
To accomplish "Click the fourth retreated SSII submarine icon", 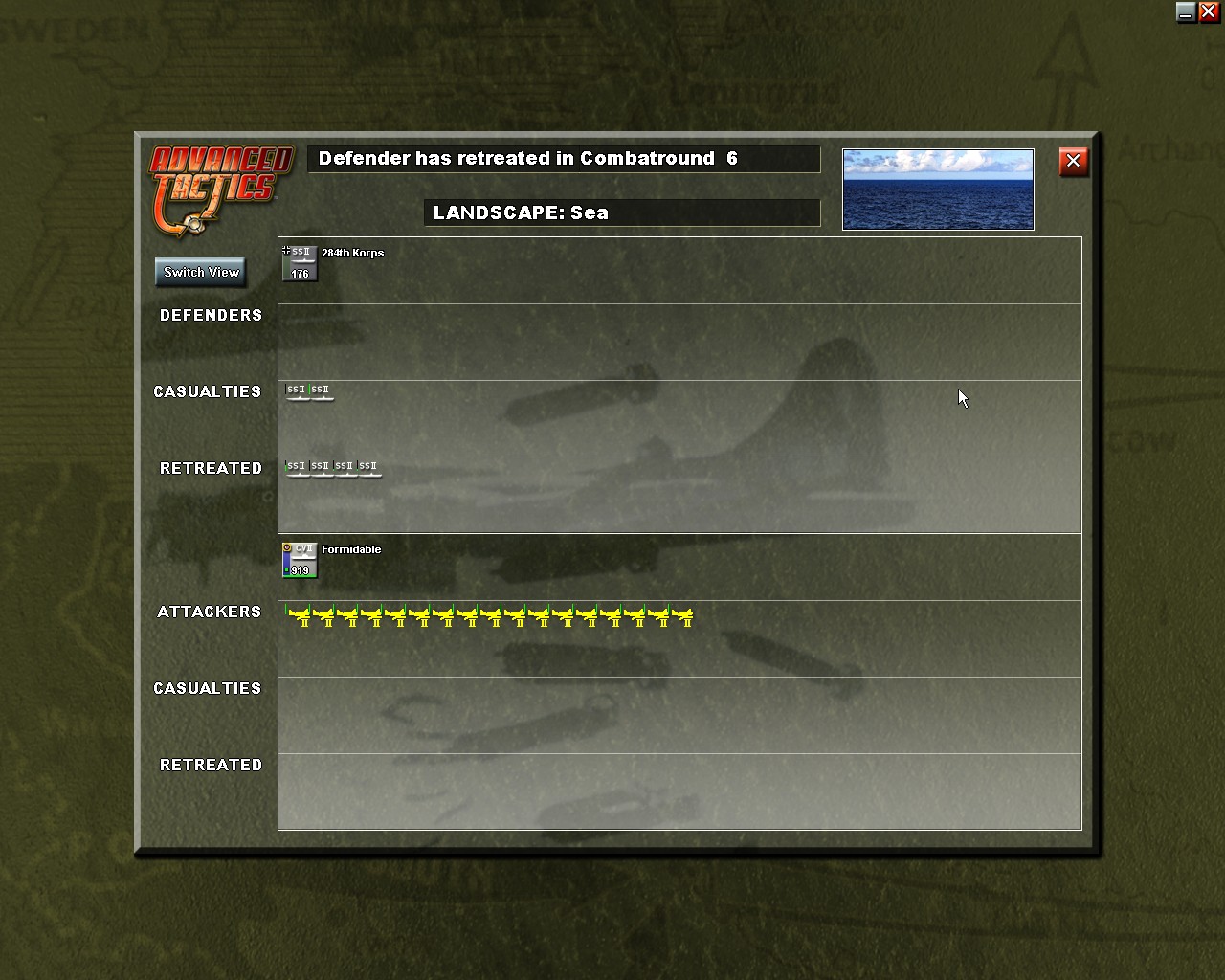I will [368, 467].
